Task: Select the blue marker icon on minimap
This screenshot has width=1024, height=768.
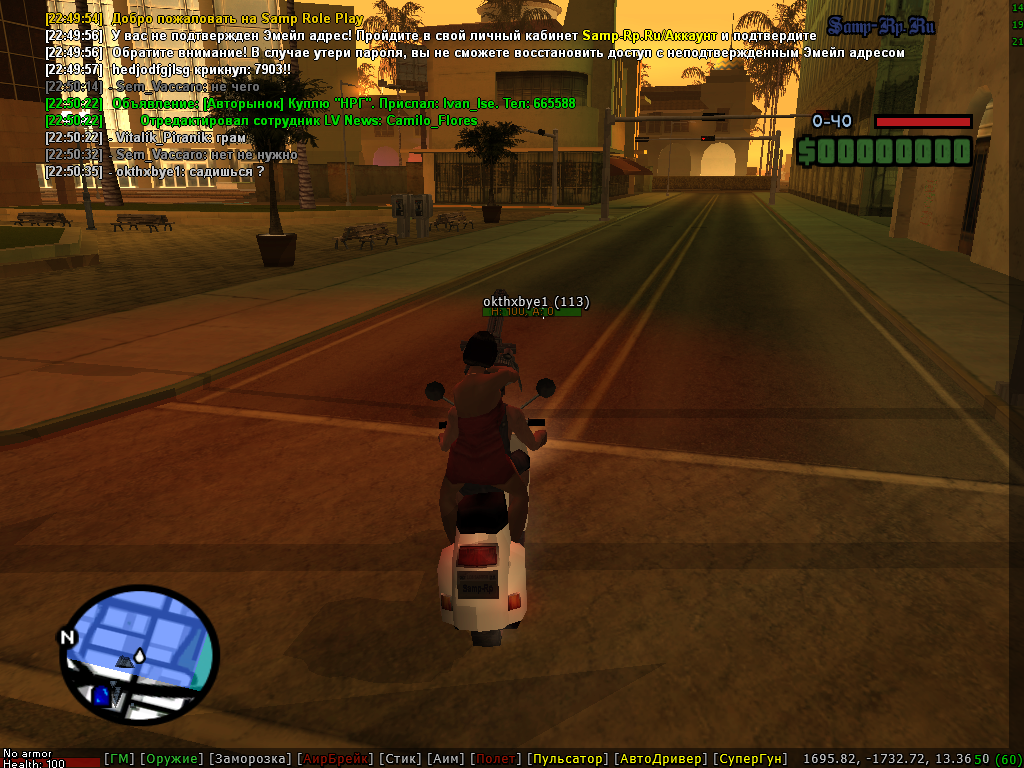Action: [x=102, y=694]
